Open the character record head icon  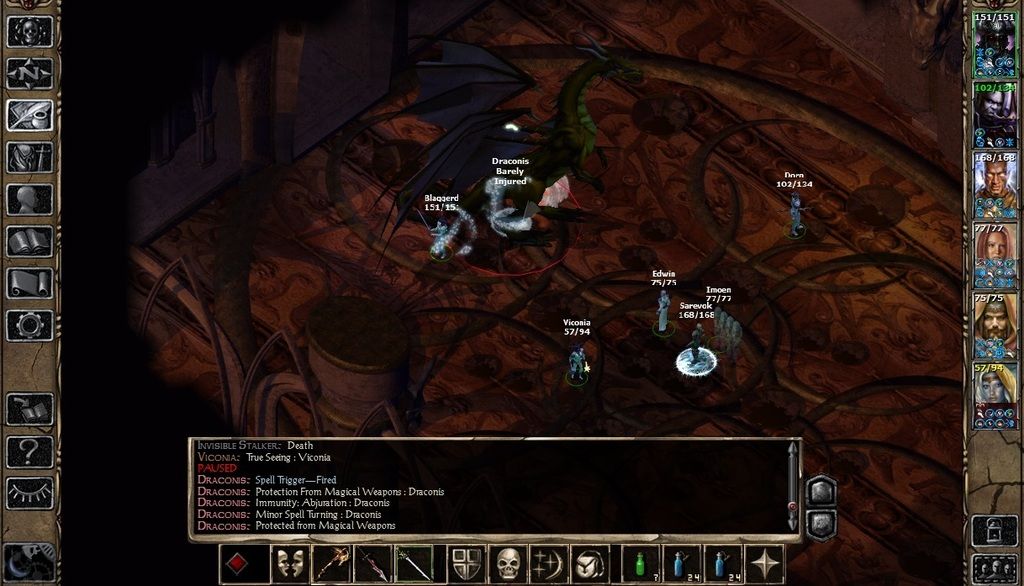pyautogui.click(x=29, y=199)
